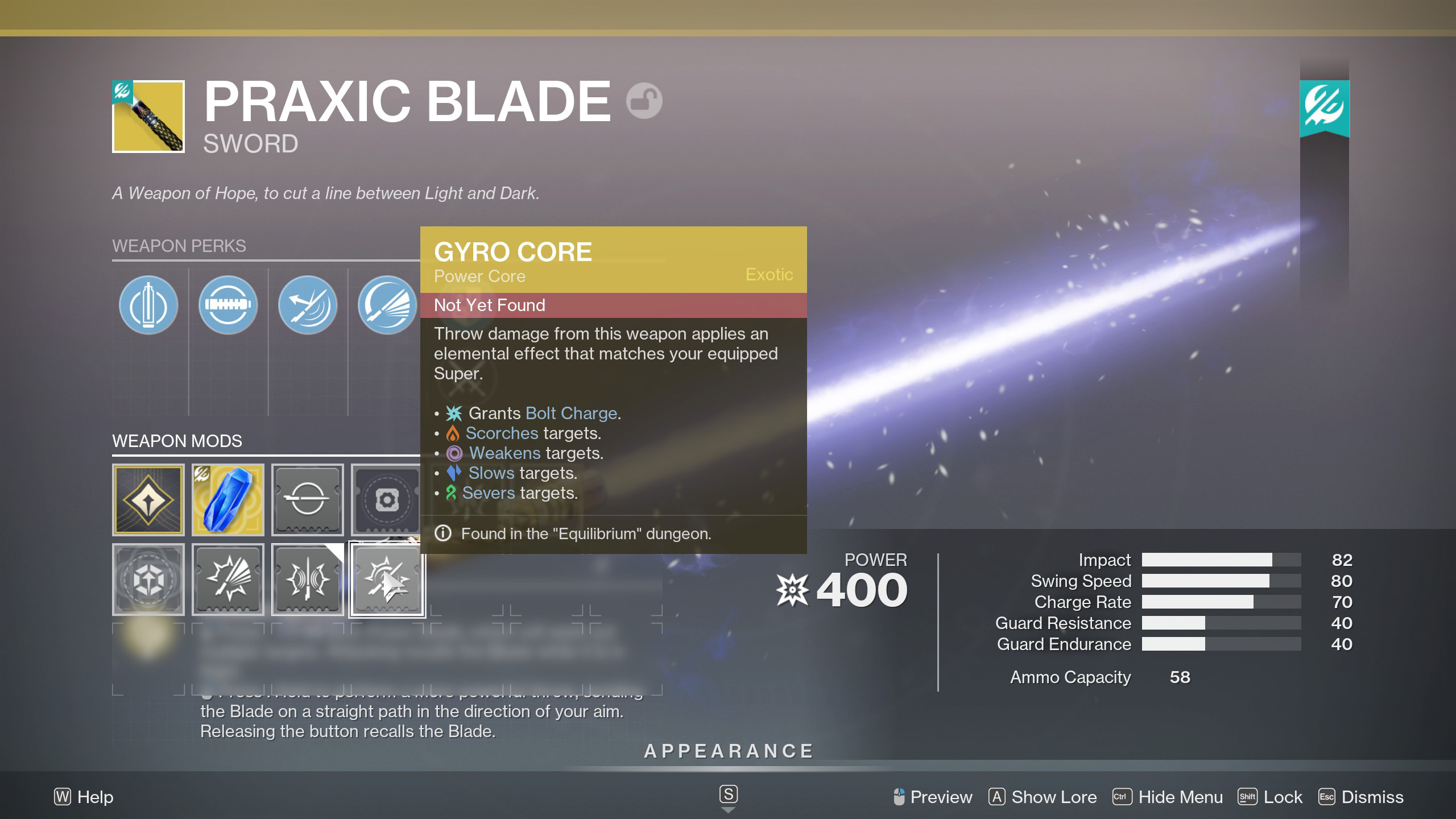1456x819 pixels.
Task: Choose the gear-icon empty mod socket
Action: [x=386, y=500]
